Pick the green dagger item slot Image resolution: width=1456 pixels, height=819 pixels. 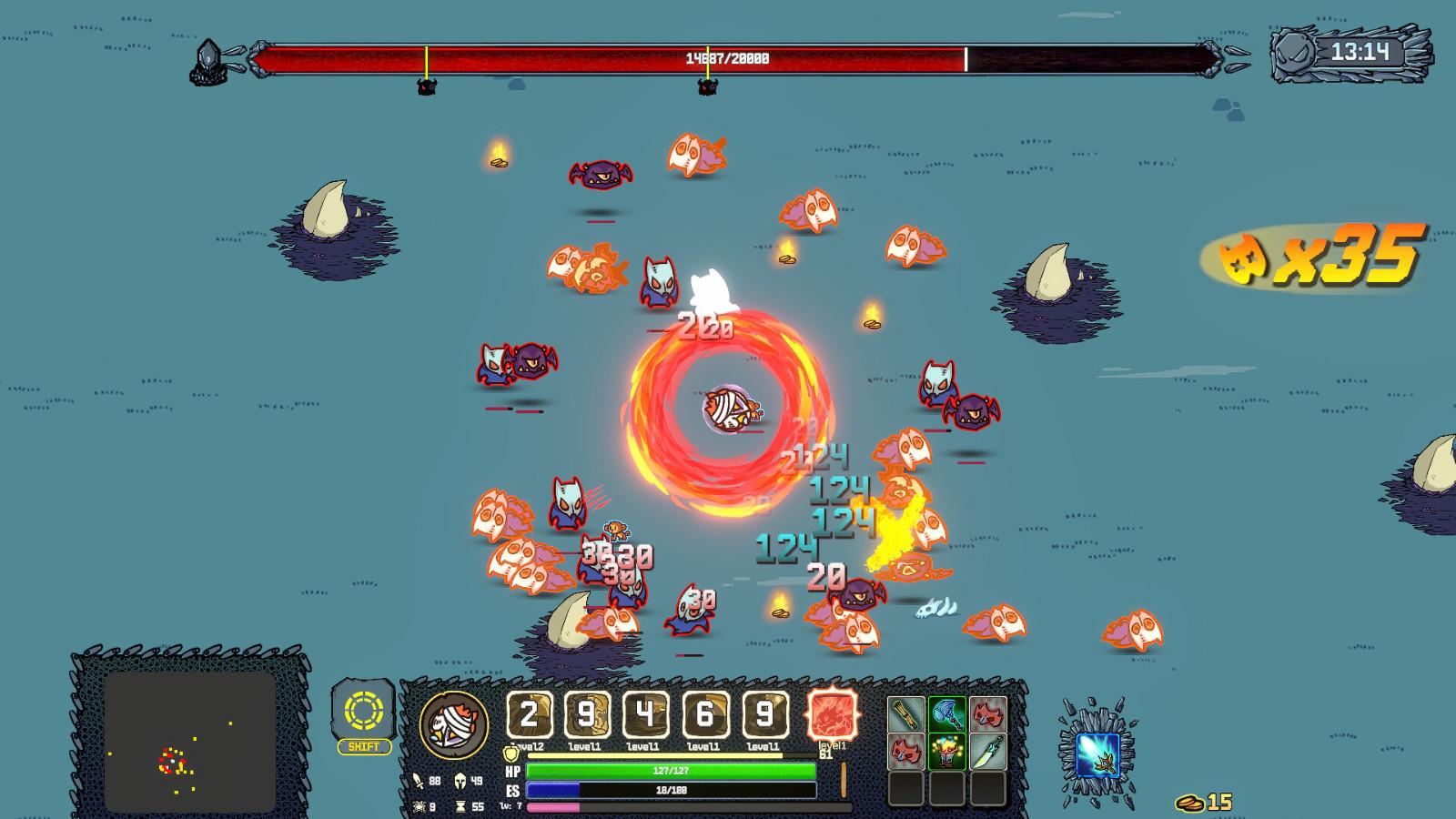point(987,752)
